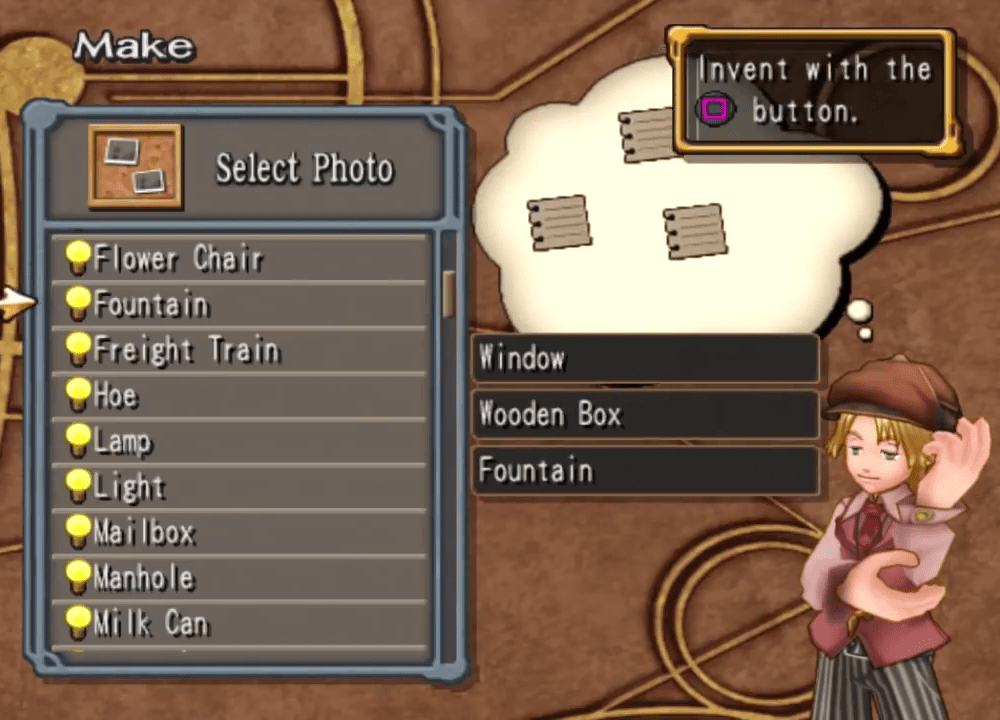Click the Window invention slot

(x=645, y=358)
